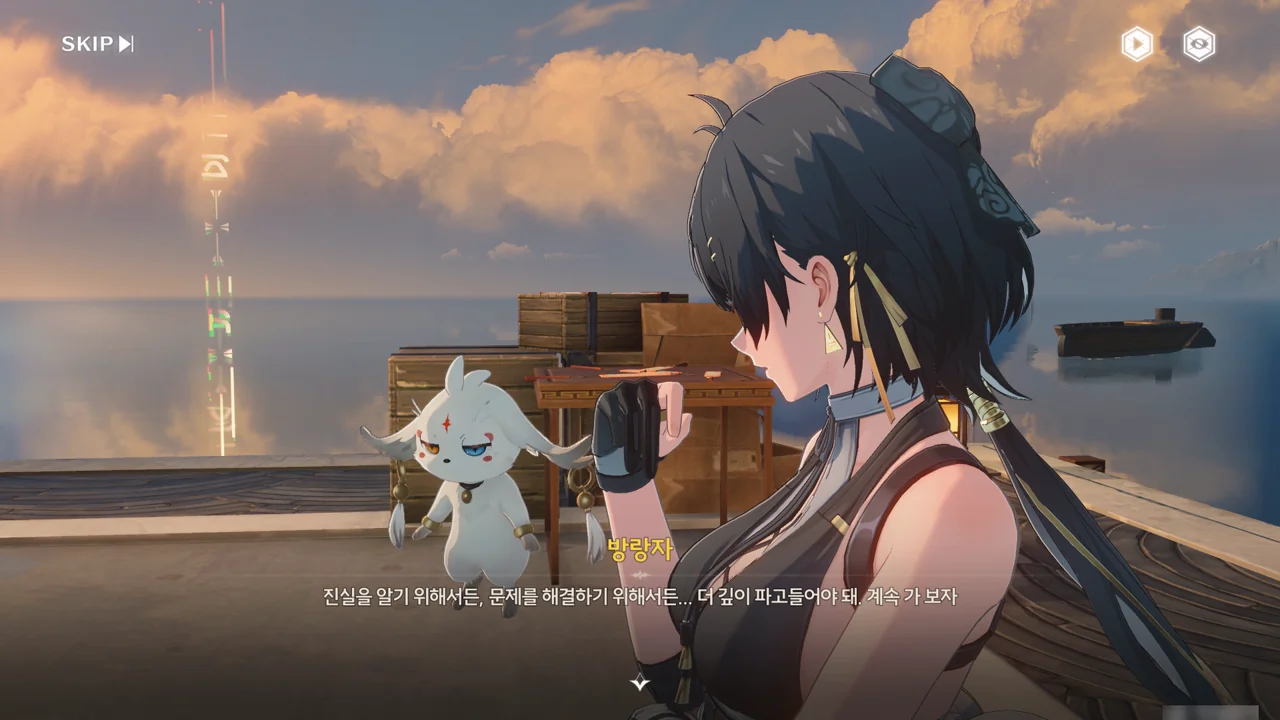Toggle dialogue auto-play hexagon button
This screenshot has height=720, width=1280.
[x=1136, y=44]
